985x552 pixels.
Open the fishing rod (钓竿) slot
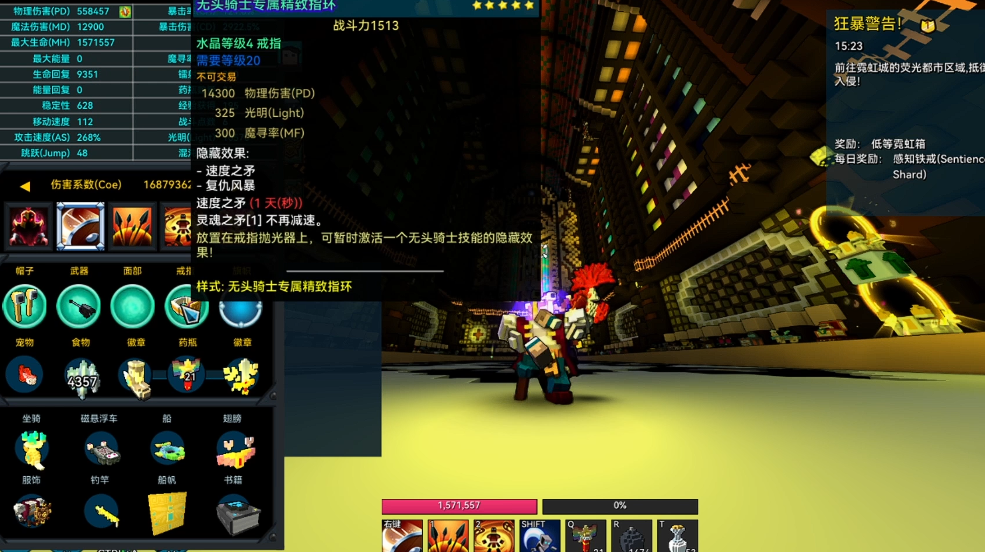(x=100, y=513)
